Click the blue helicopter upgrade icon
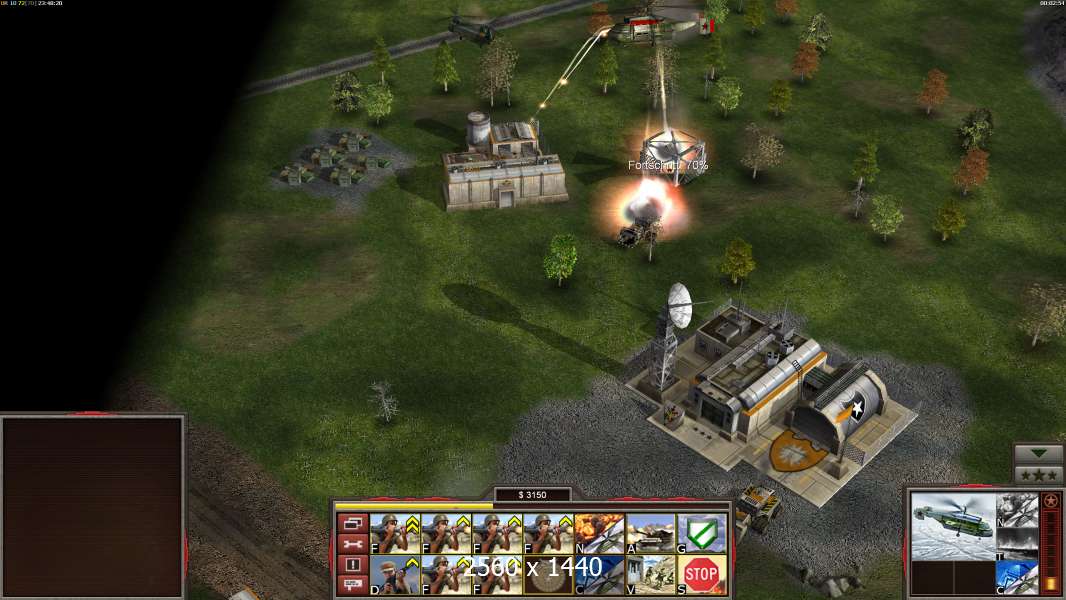 (x=1016, y=578)
